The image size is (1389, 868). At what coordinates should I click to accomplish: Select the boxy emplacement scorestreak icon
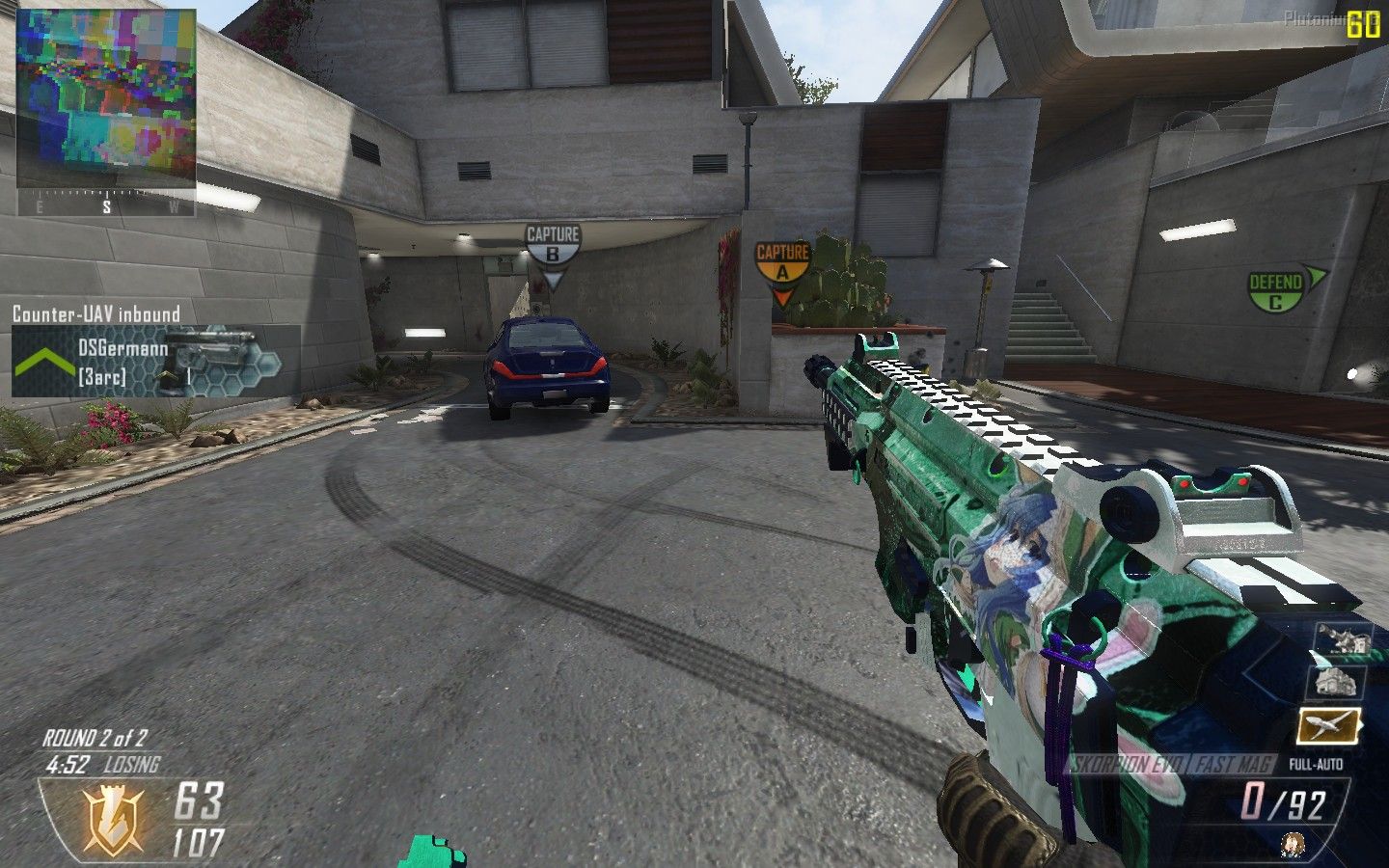click(x=1335, y=682)
